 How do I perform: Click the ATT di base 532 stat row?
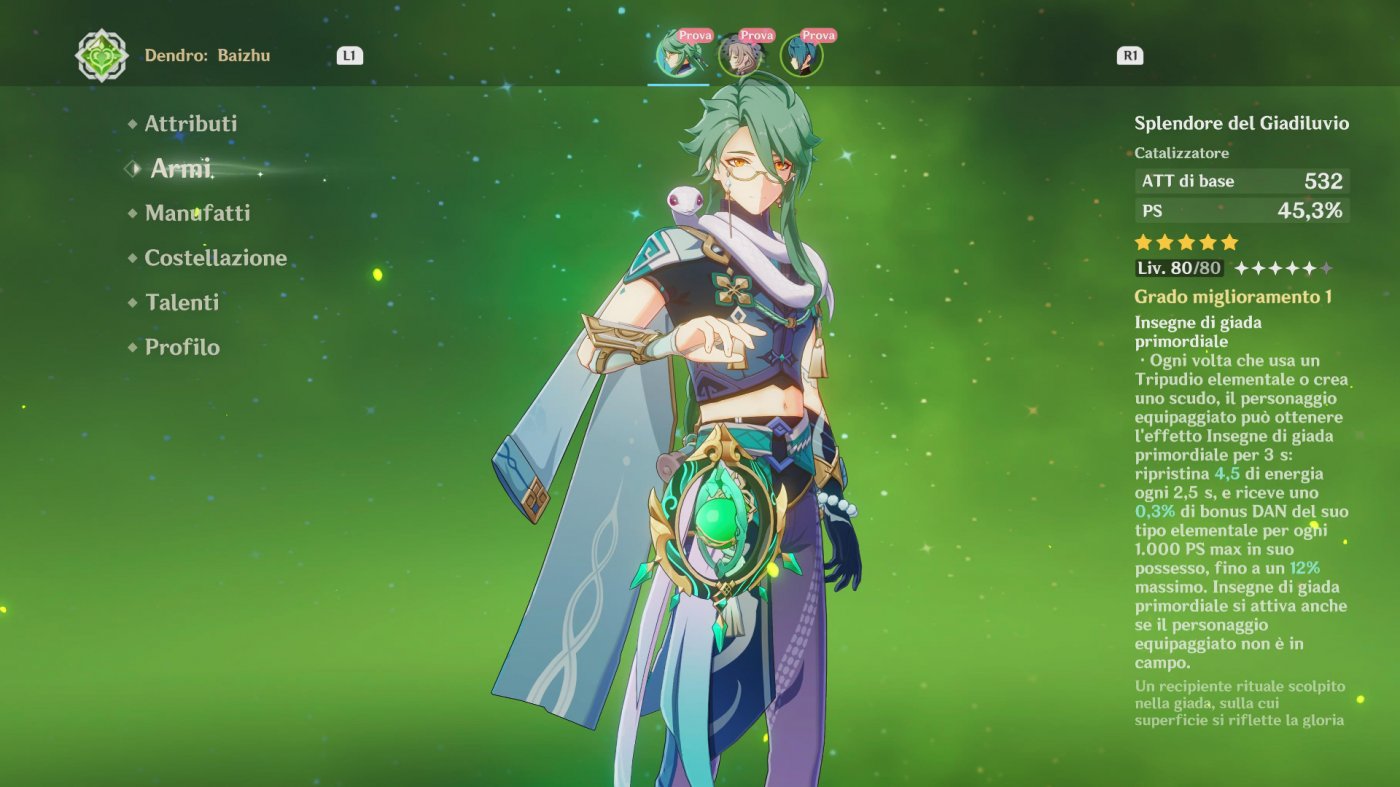[1244, 181]
